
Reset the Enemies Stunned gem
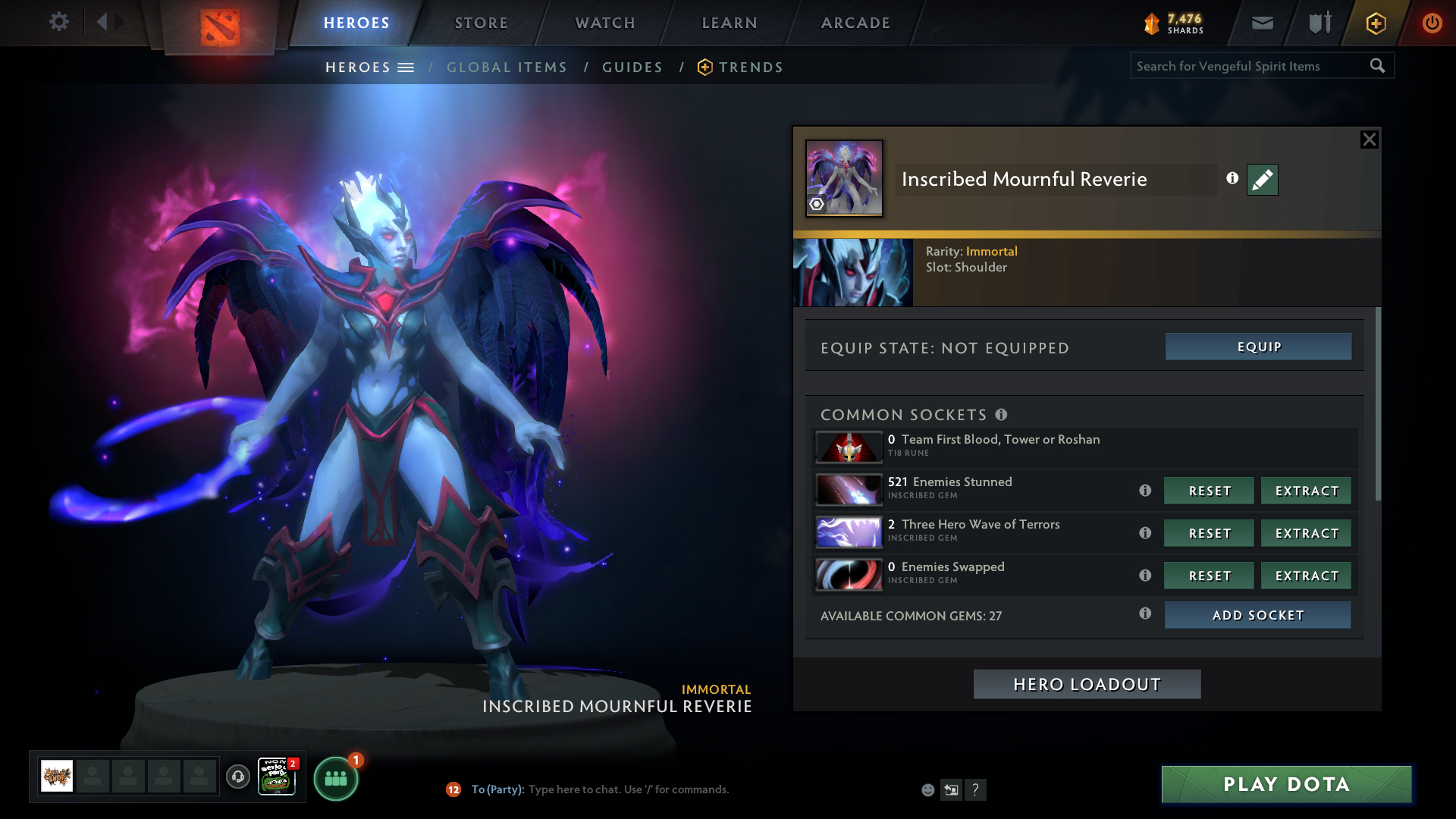(1209, 491)
